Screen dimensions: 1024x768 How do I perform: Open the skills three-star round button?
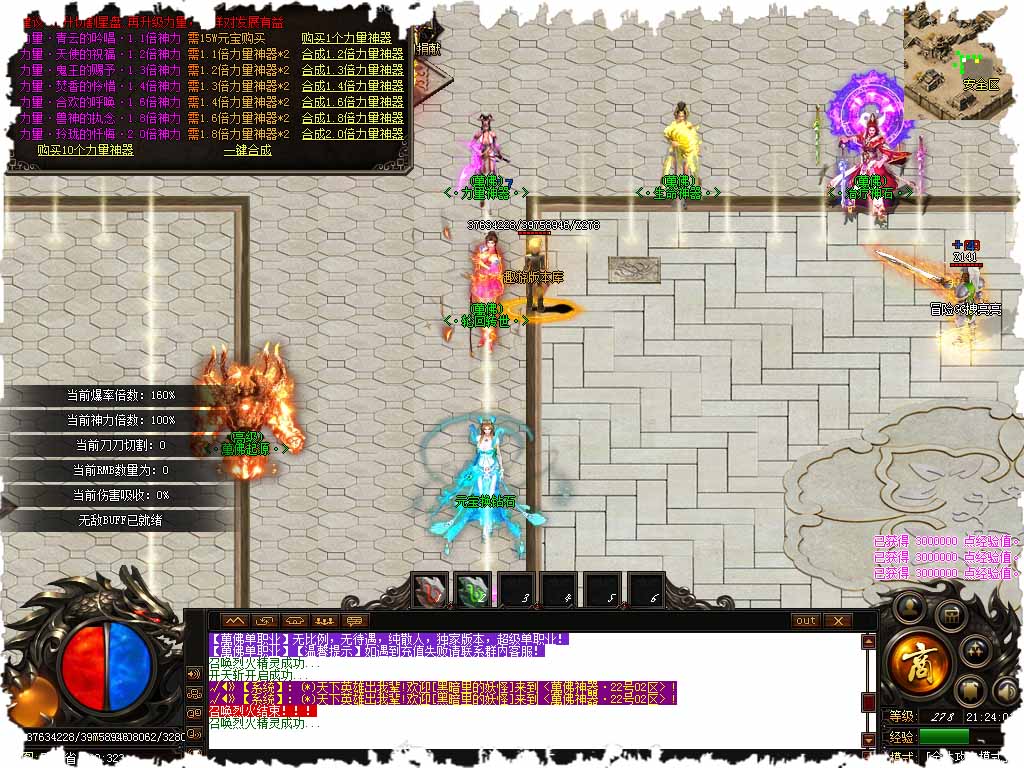click(x=977, y=650)
